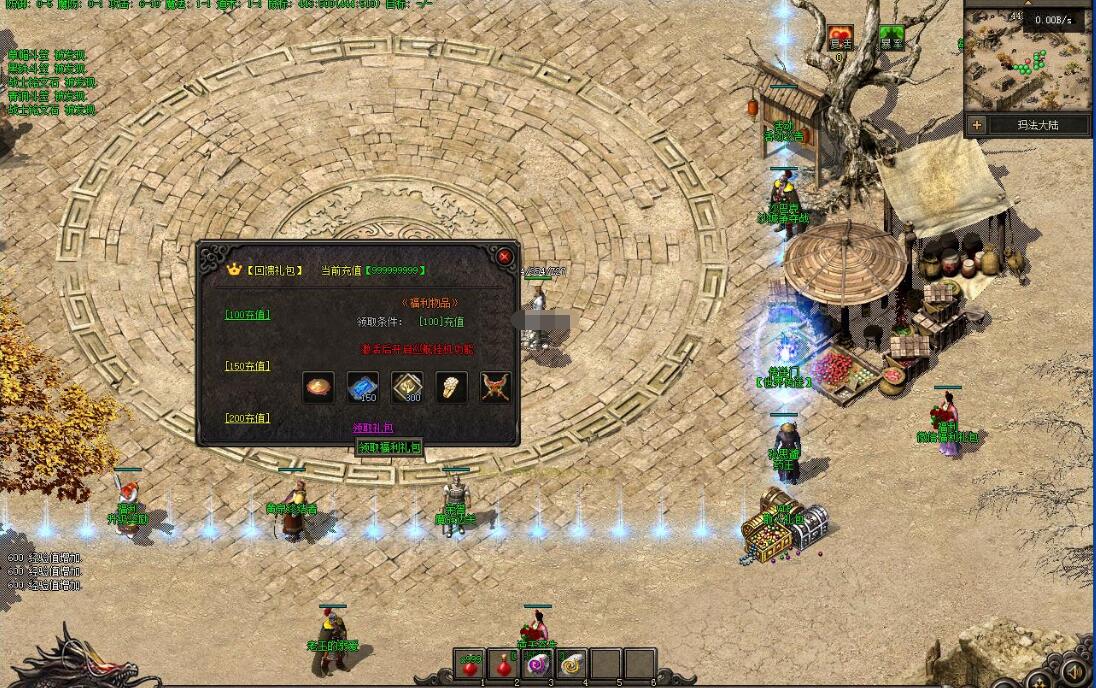Click the red heart buff icon

point(840,38)
